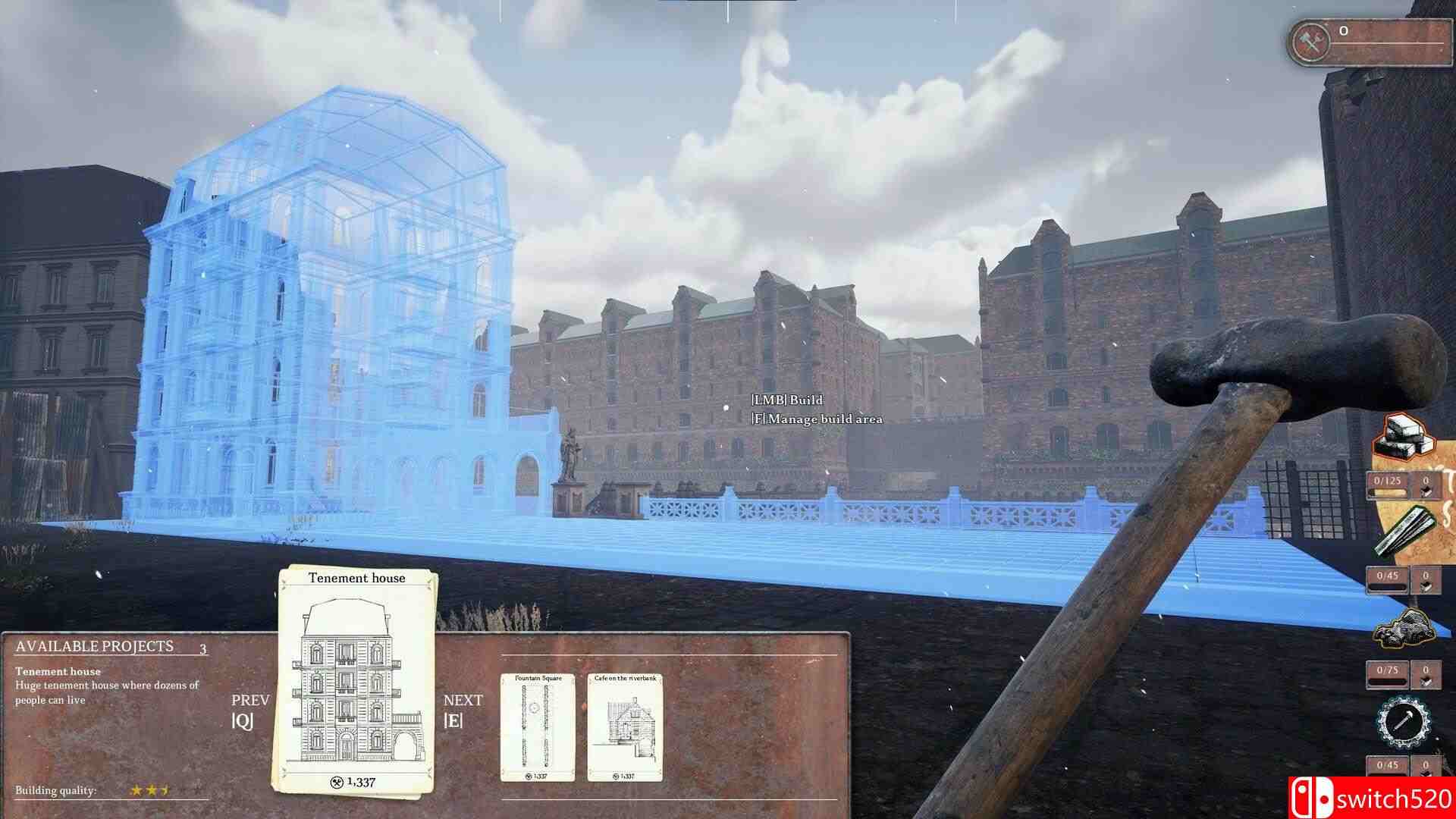The height and width of the screenshot is (819, 1456).
Task: Click the LMB Build prompt
Action: [x=786, y=400]
